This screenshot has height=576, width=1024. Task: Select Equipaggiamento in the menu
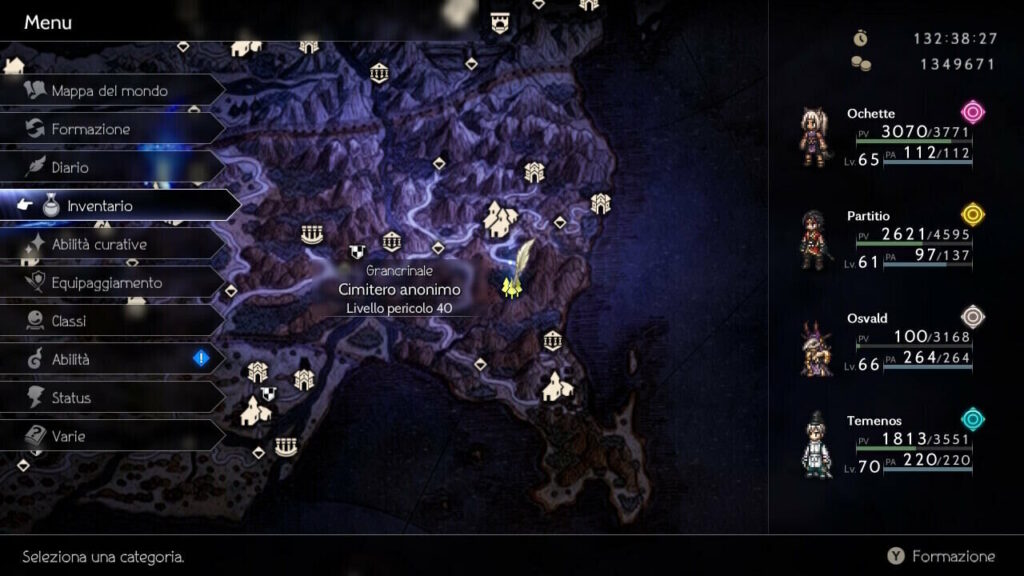(106, 283)
